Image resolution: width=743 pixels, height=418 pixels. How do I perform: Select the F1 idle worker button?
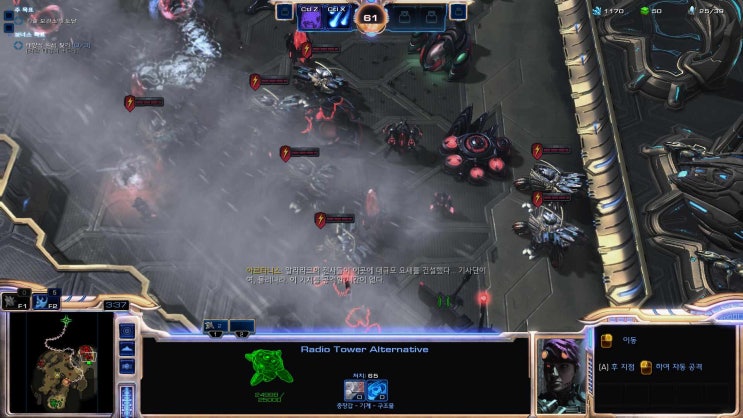pyautogui.click(x=15, y=299)
